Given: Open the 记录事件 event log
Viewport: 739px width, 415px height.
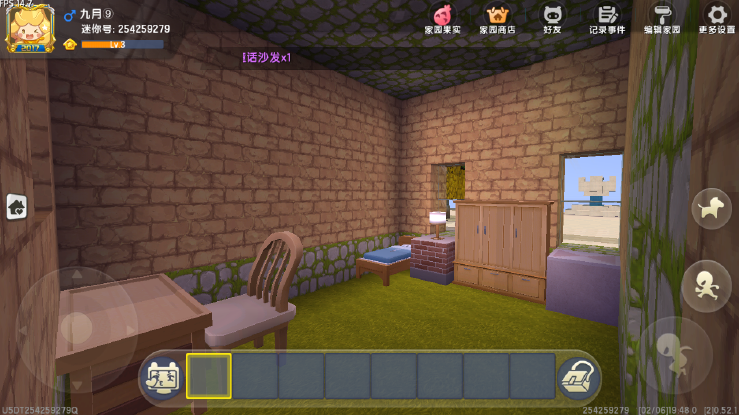Looking at the screenshot, I should click(607, 18).
